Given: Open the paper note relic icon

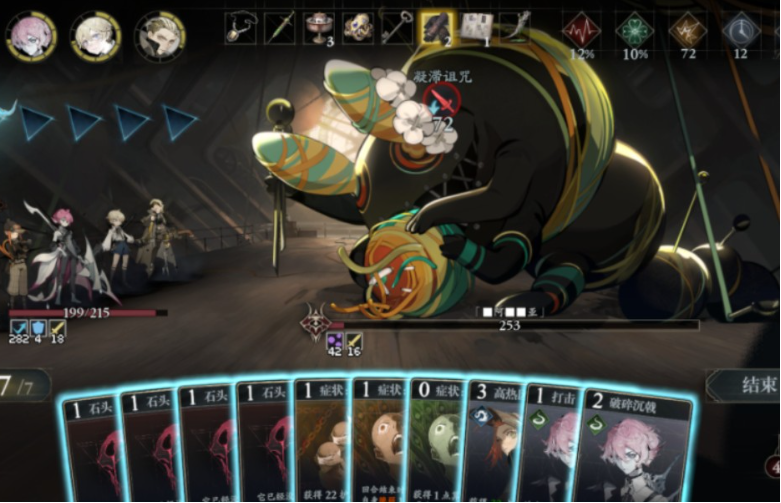Looking at the screenshot, I should [475, 27].
